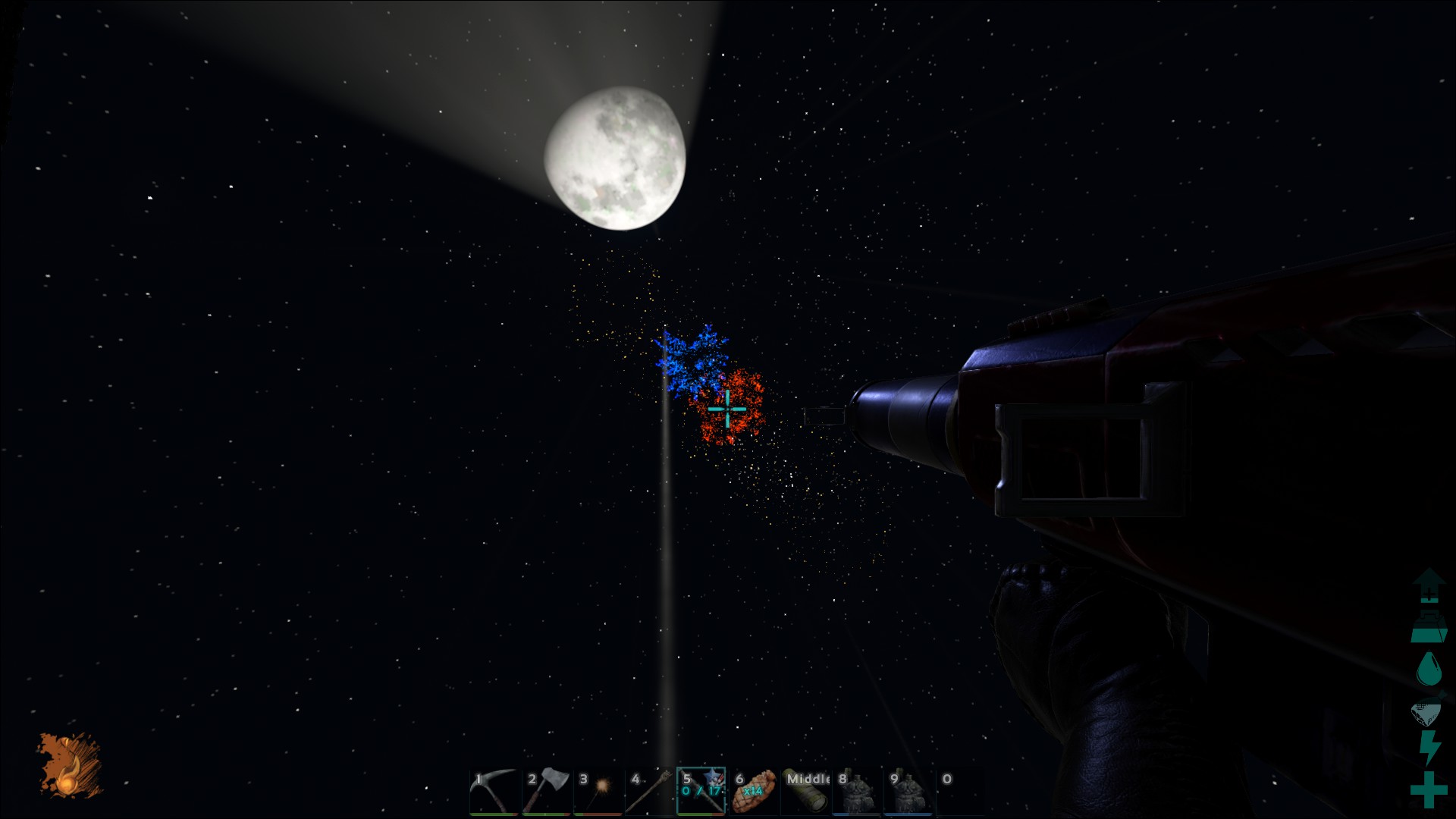Click the orange flame status effect icon
This screenshot has height=819, width=1456.
click(x=71, y=766)
